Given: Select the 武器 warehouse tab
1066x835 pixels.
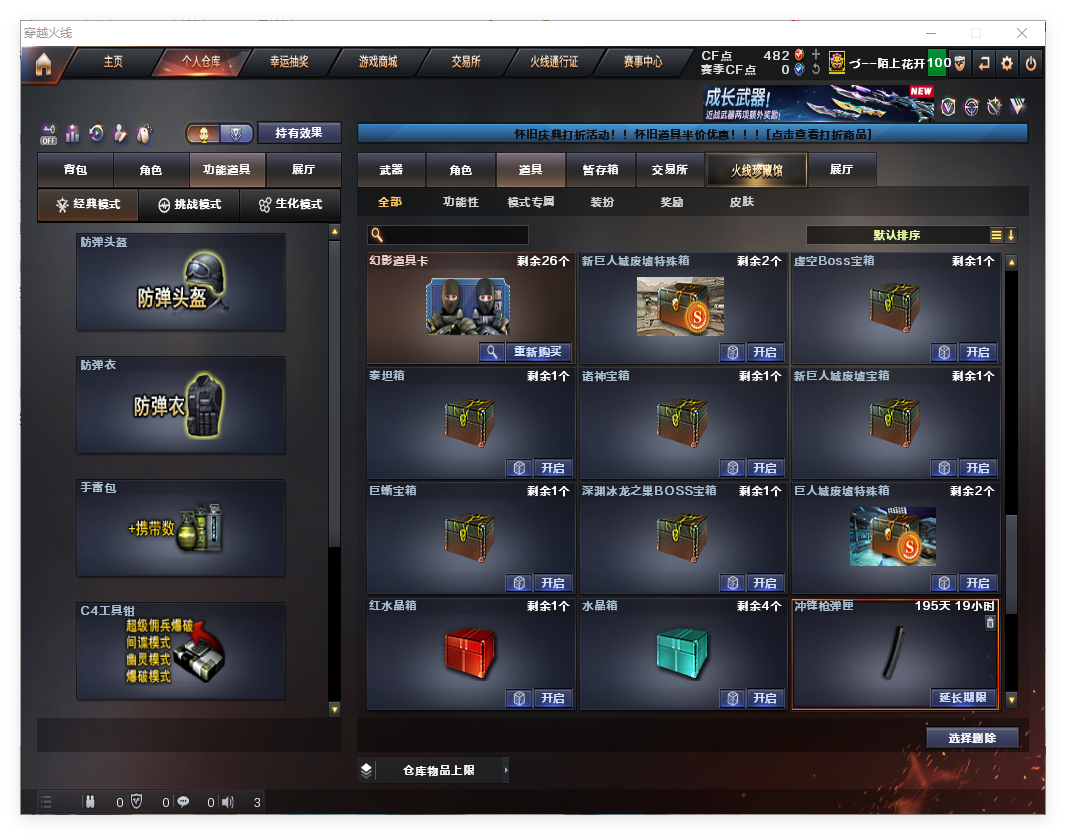Looking at the screenshot, I should [391, 170].
